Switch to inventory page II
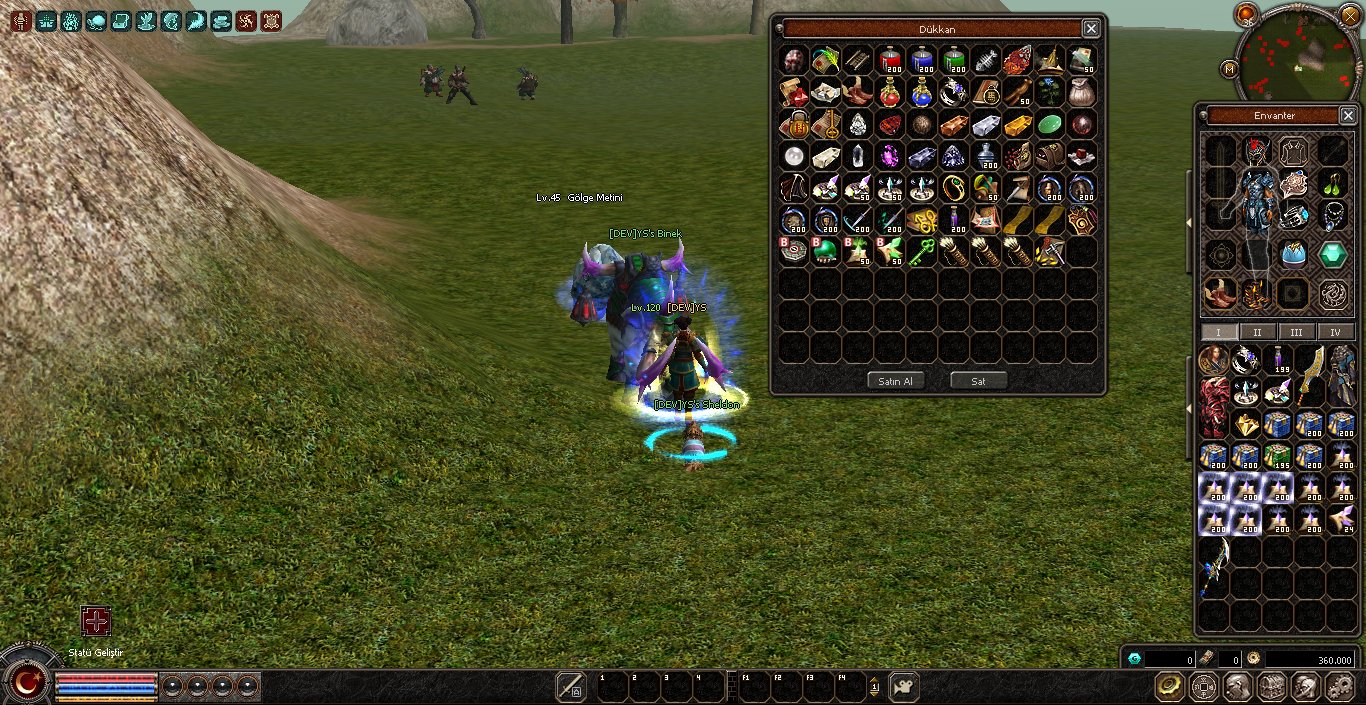The height and width of the screenshot is (705, 1366). coord(1257,332)
